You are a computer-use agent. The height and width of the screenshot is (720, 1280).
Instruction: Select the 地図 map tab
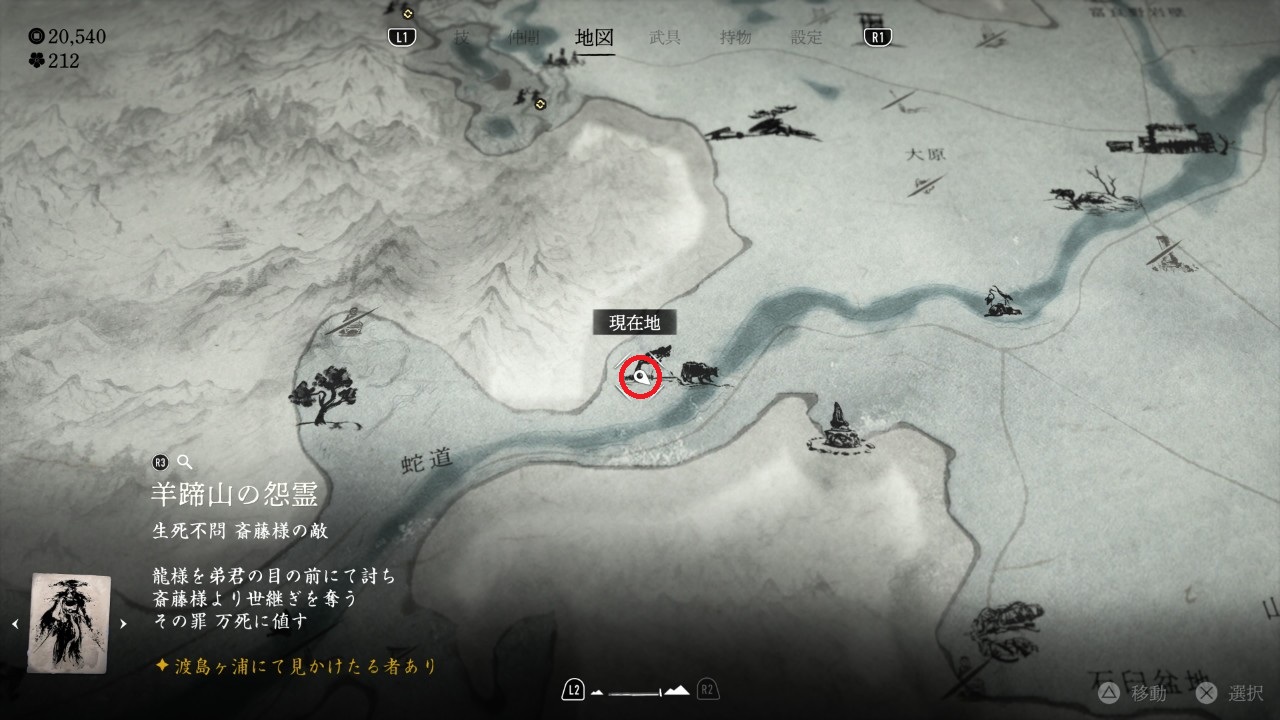coord(594,38)
